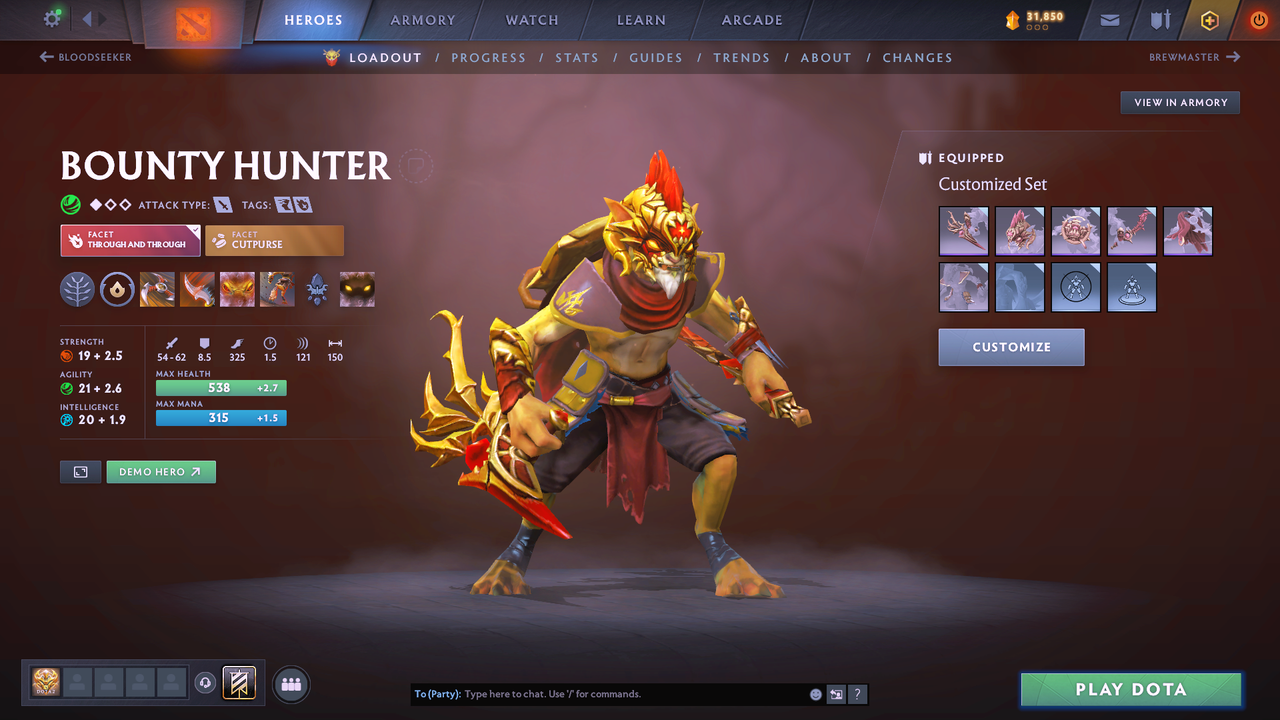
Task: Check the mail notifications icon
Action: pyautogui.click(x=1108, y=19)
